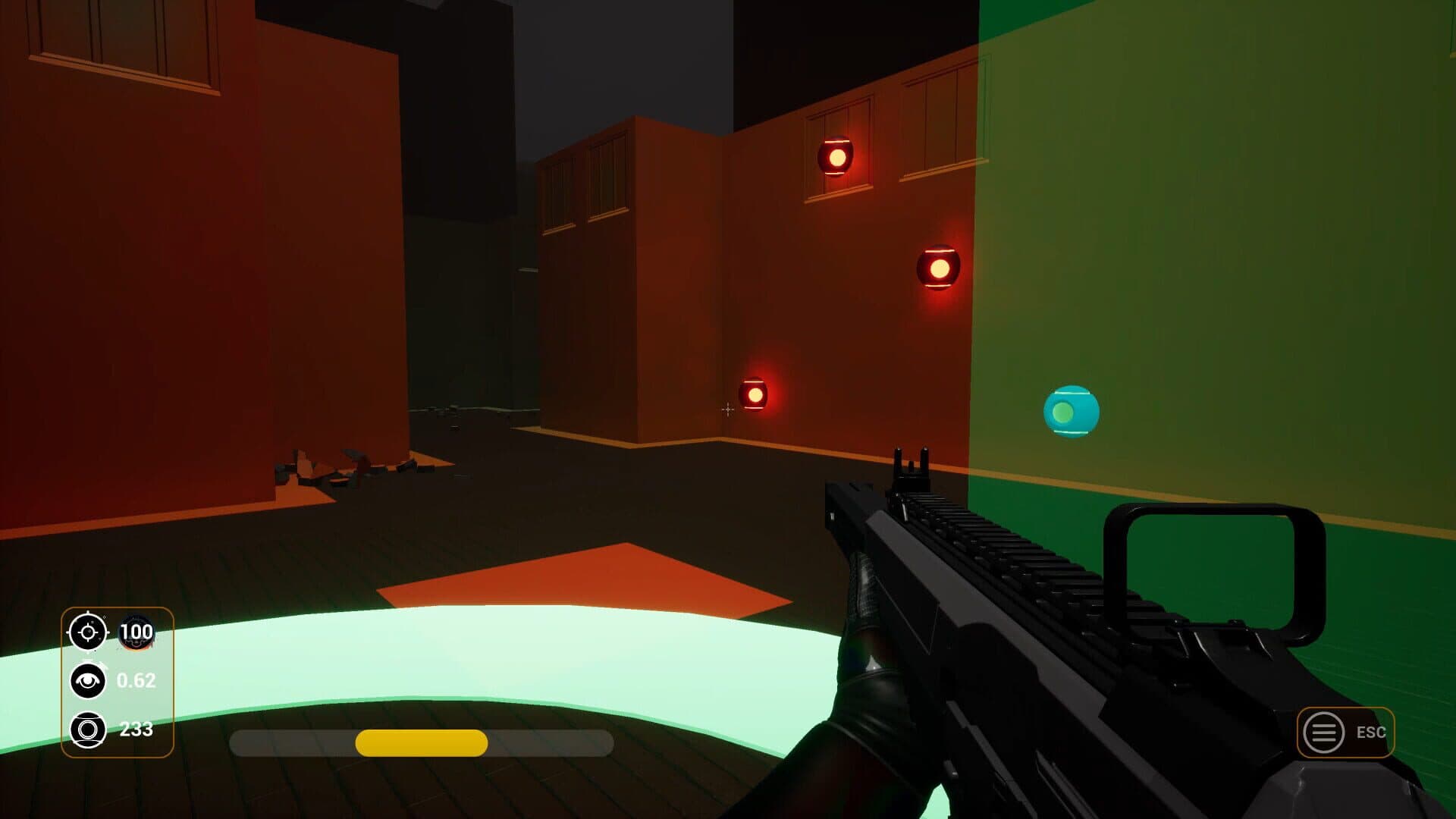This screenshot has width=1456, height=819.
Task: Open the ESC hamburger menu button
Action: (1323, 733)
